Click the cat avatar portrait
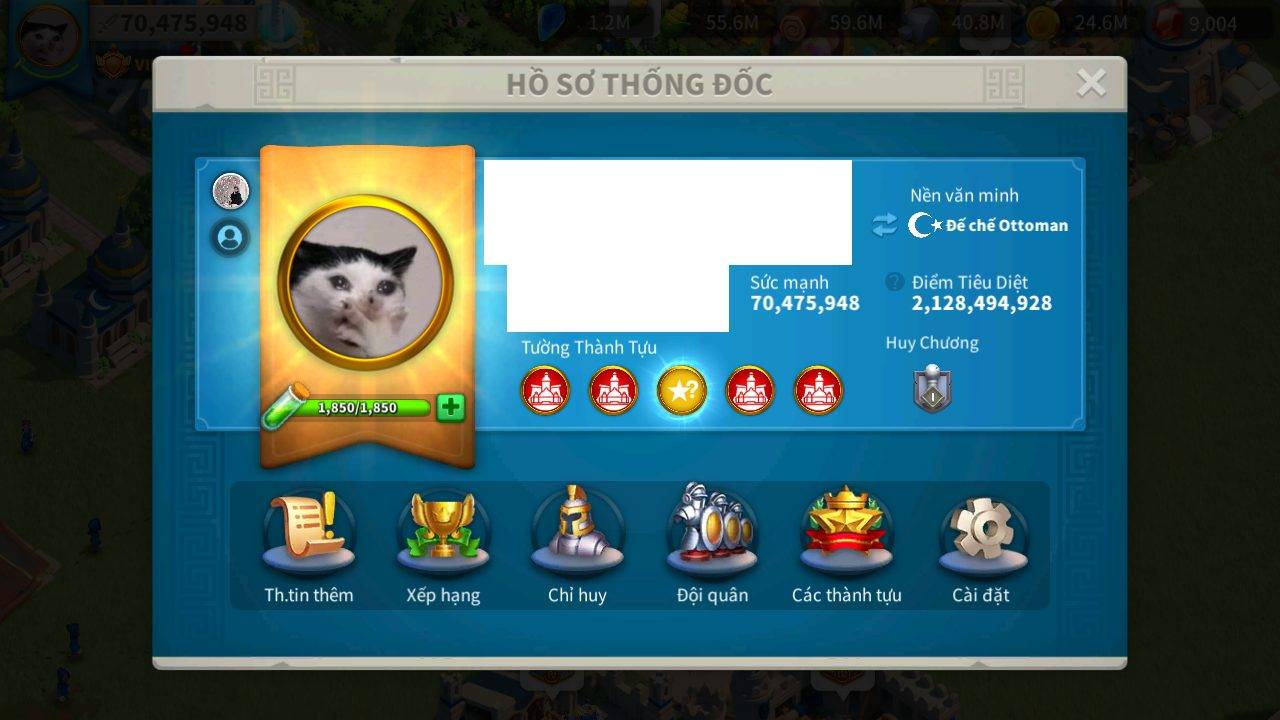This screenshot has width=1280, height=720. (x=366, y=284)
